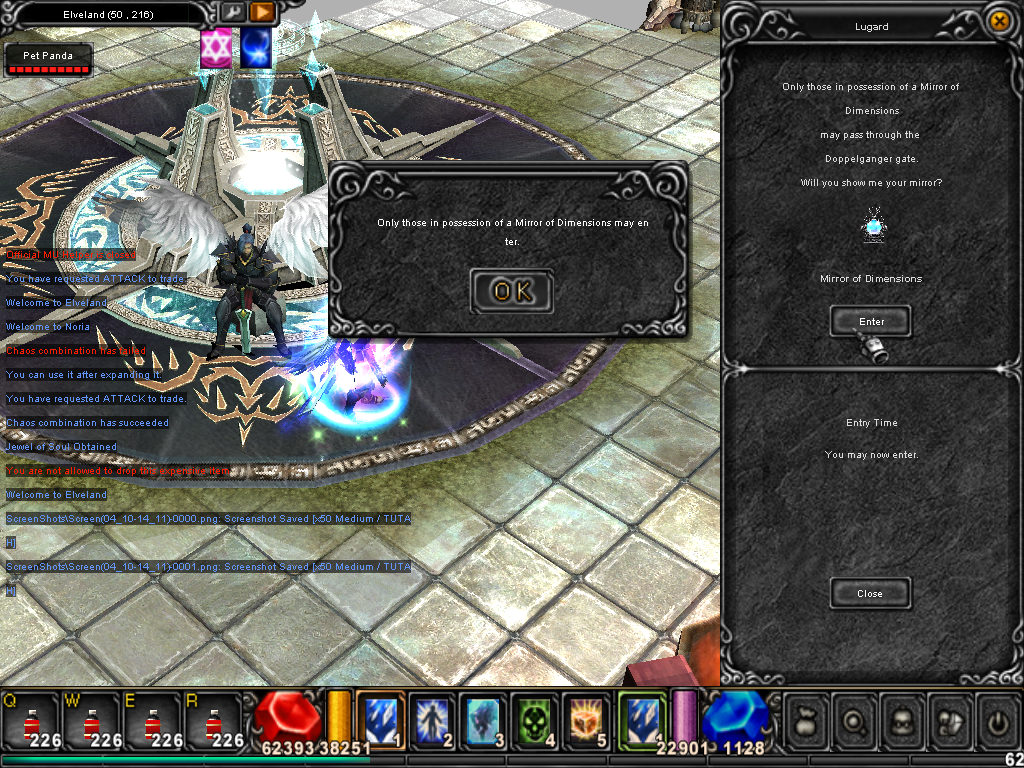Click Enter in the Lugard window

click(871, 321)
